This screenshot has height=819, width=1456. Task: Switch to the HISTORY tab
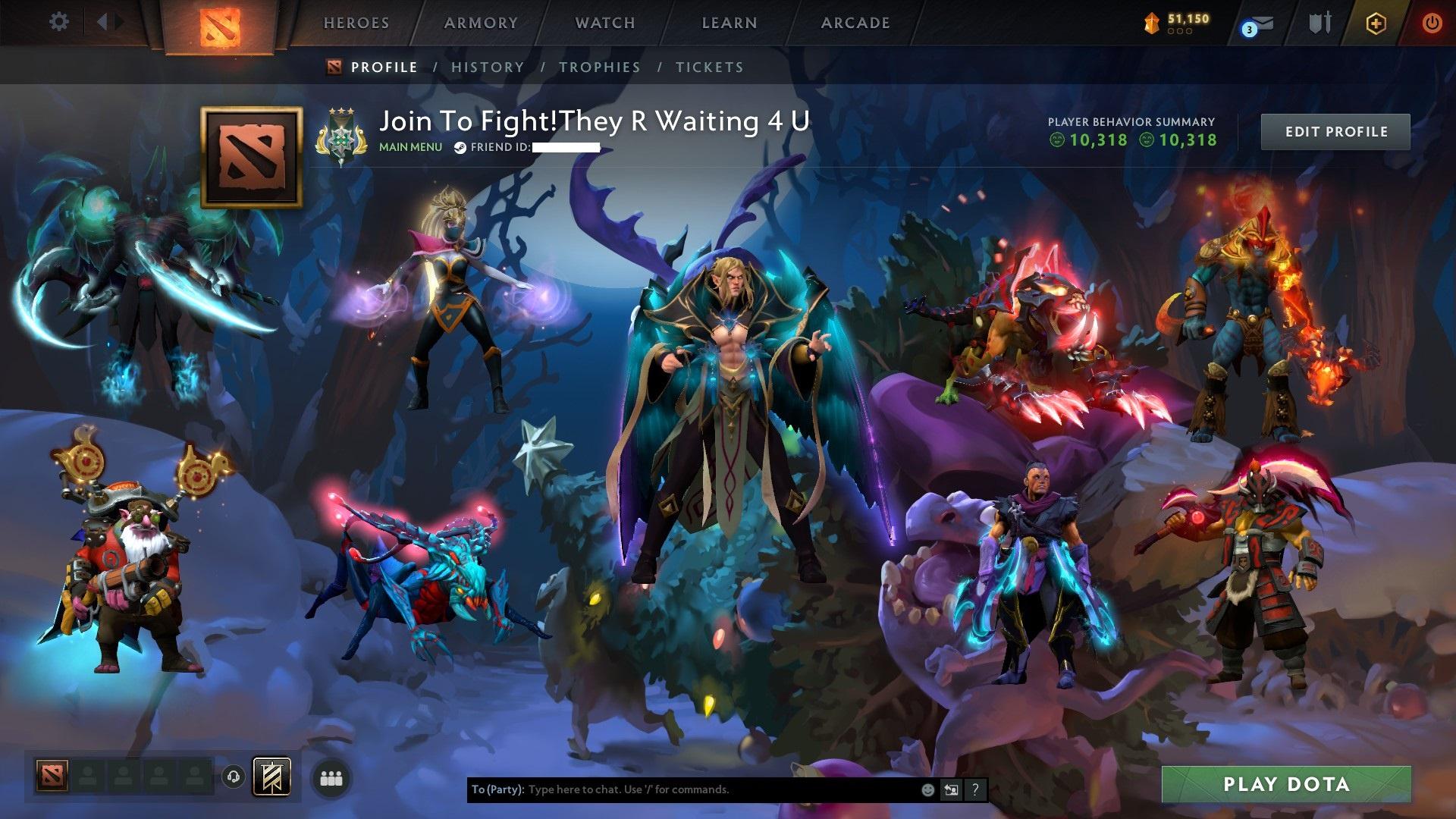pos(486,67)
